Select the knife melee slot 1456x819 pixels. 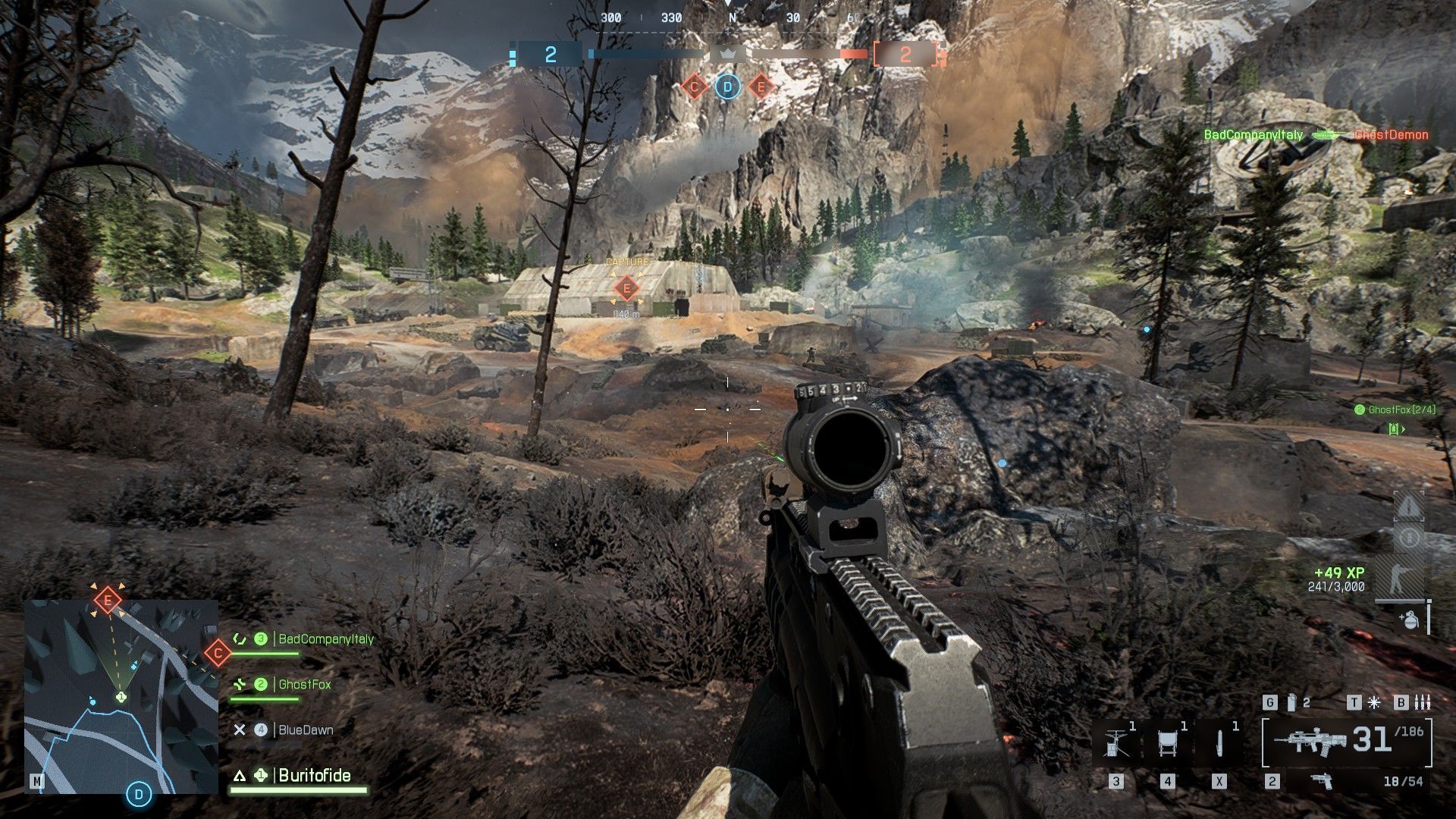(1219, 742)
